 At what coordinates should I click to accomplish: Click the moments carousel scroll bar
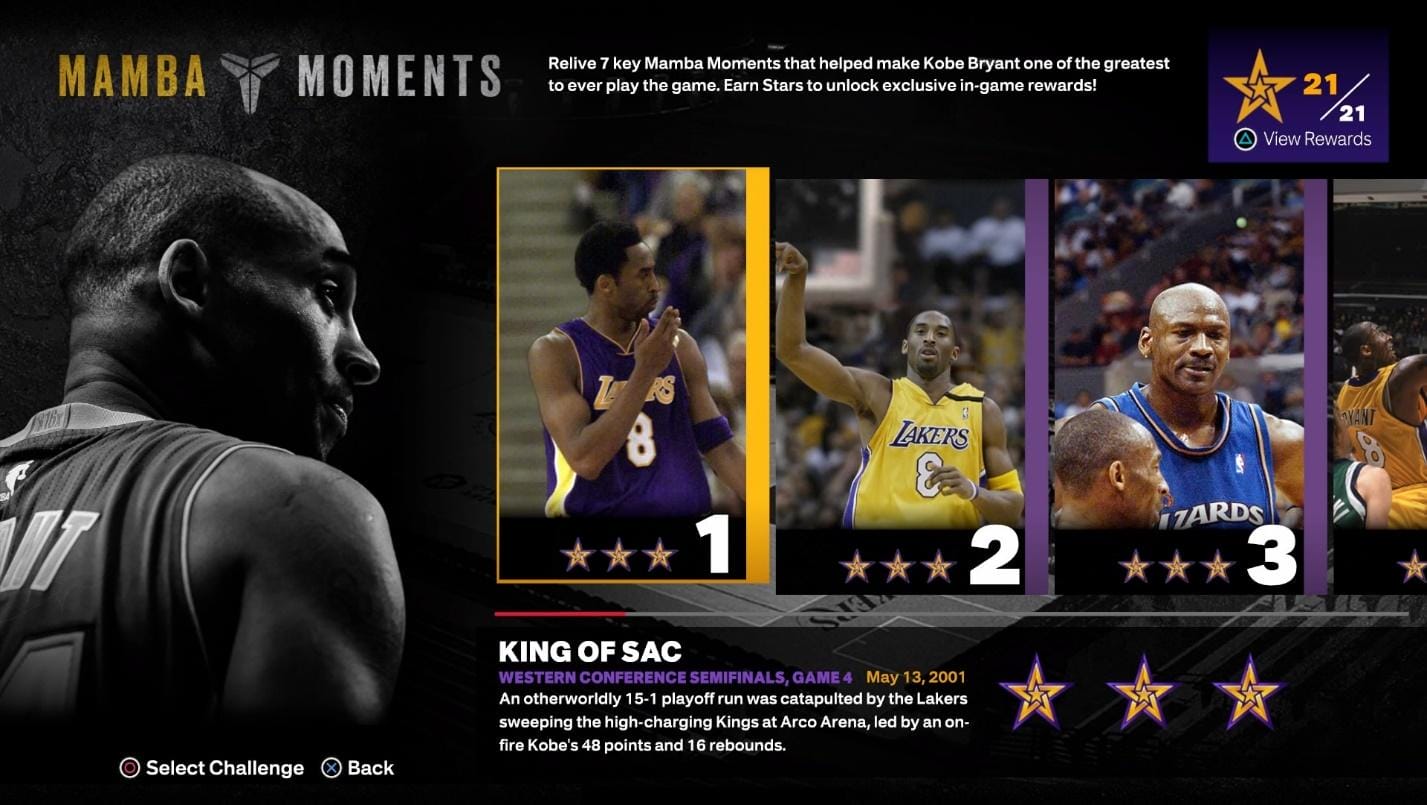pyautogui.click(x=950, y=614)
